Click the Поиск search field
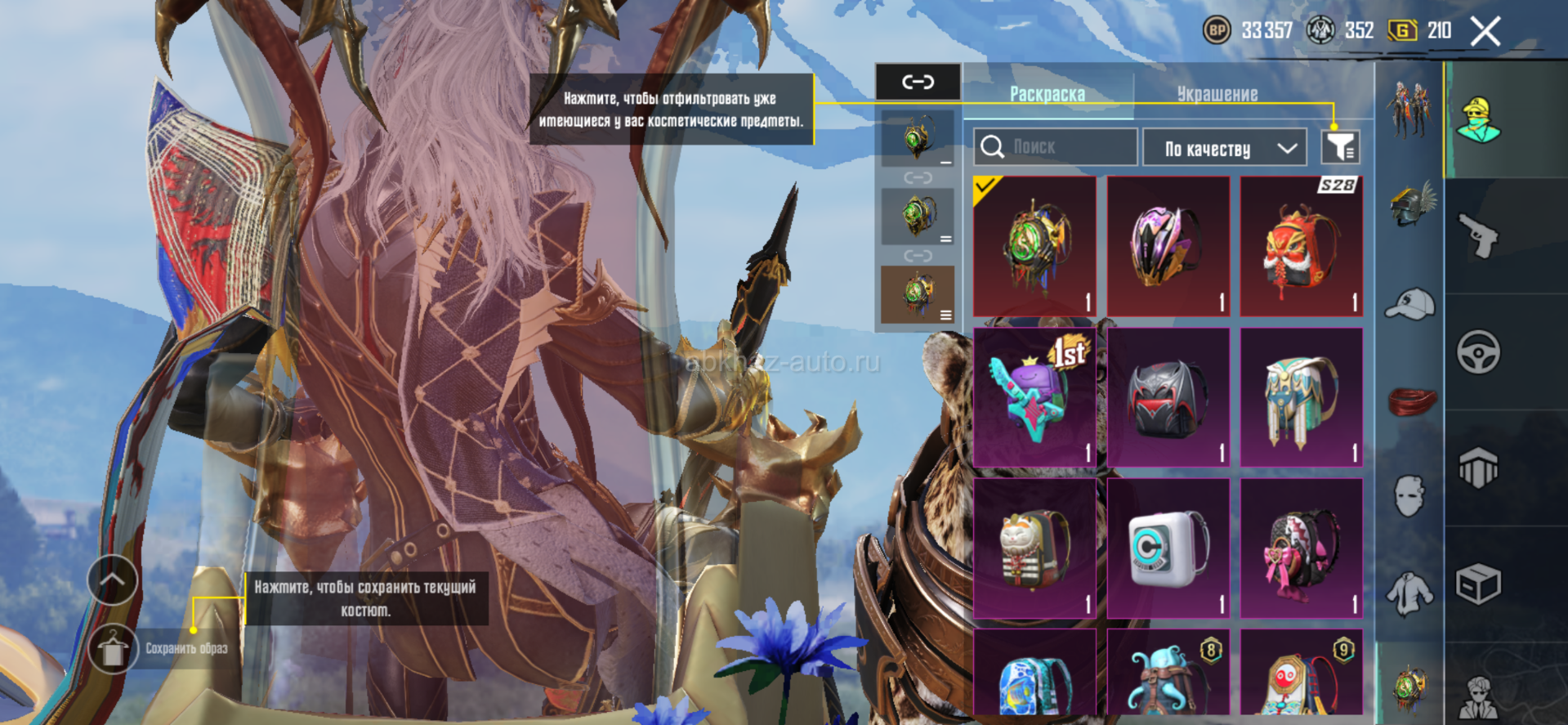The image size is (1568, 725). pos(1055,147)
